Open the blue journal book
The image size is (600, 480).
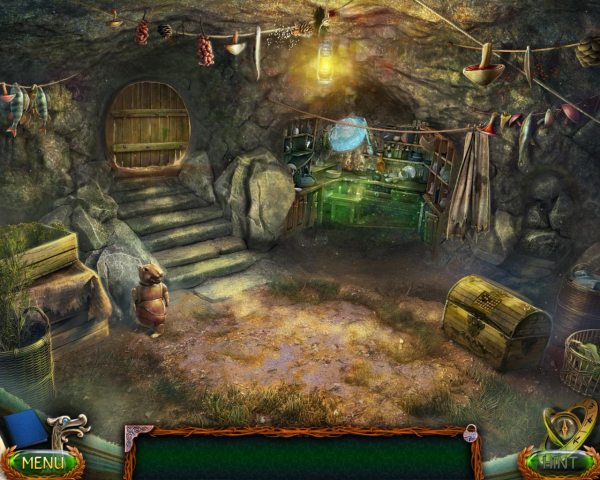pos(23,428)
